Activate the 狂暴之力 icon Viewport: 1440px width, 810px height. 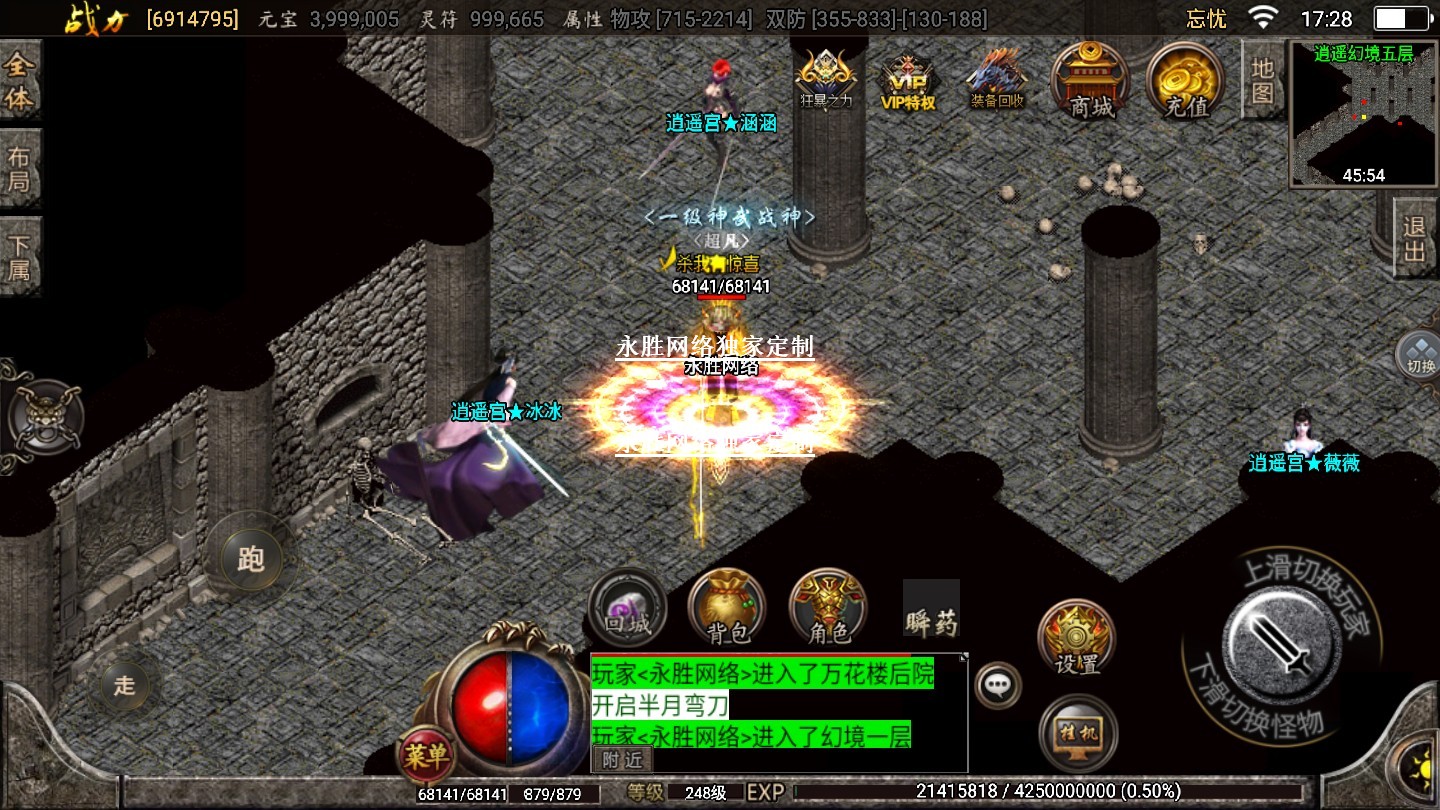click(826, 79)
